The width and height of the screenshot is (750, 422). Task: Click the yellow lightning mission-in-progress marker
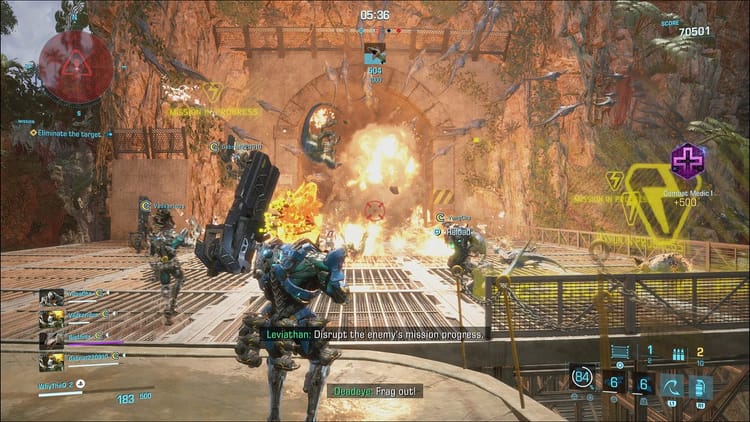[x=211, y=93]
